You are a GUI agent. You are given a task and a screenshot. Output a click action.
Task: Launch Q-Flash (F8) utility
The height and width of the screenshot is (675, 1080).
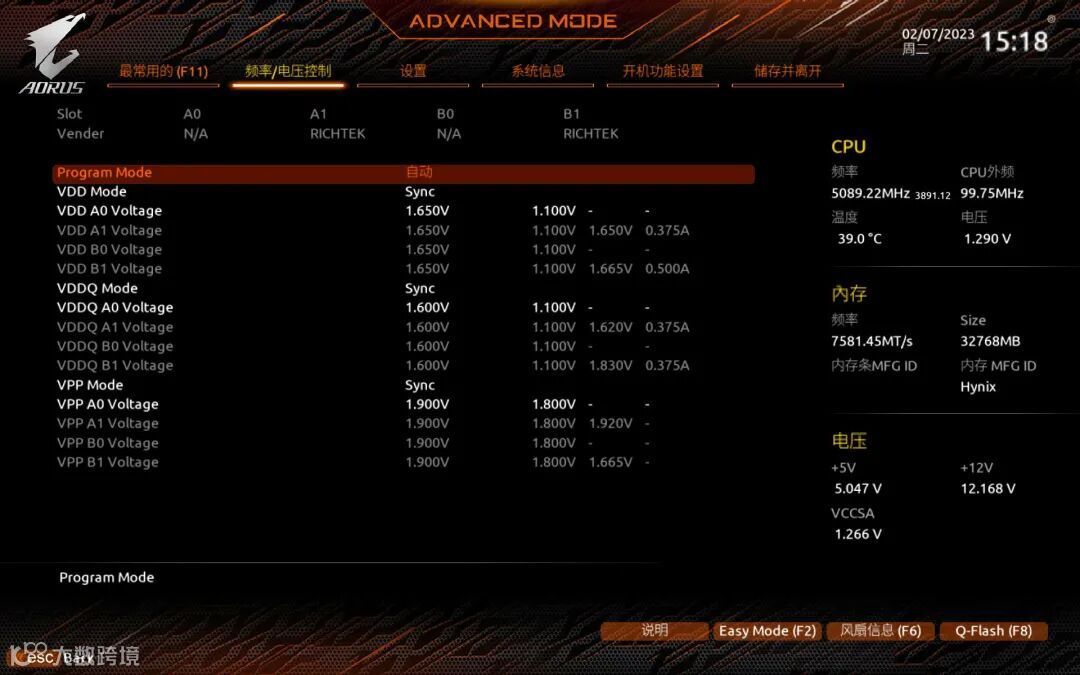pyautogui.click(x=993, y=631)
